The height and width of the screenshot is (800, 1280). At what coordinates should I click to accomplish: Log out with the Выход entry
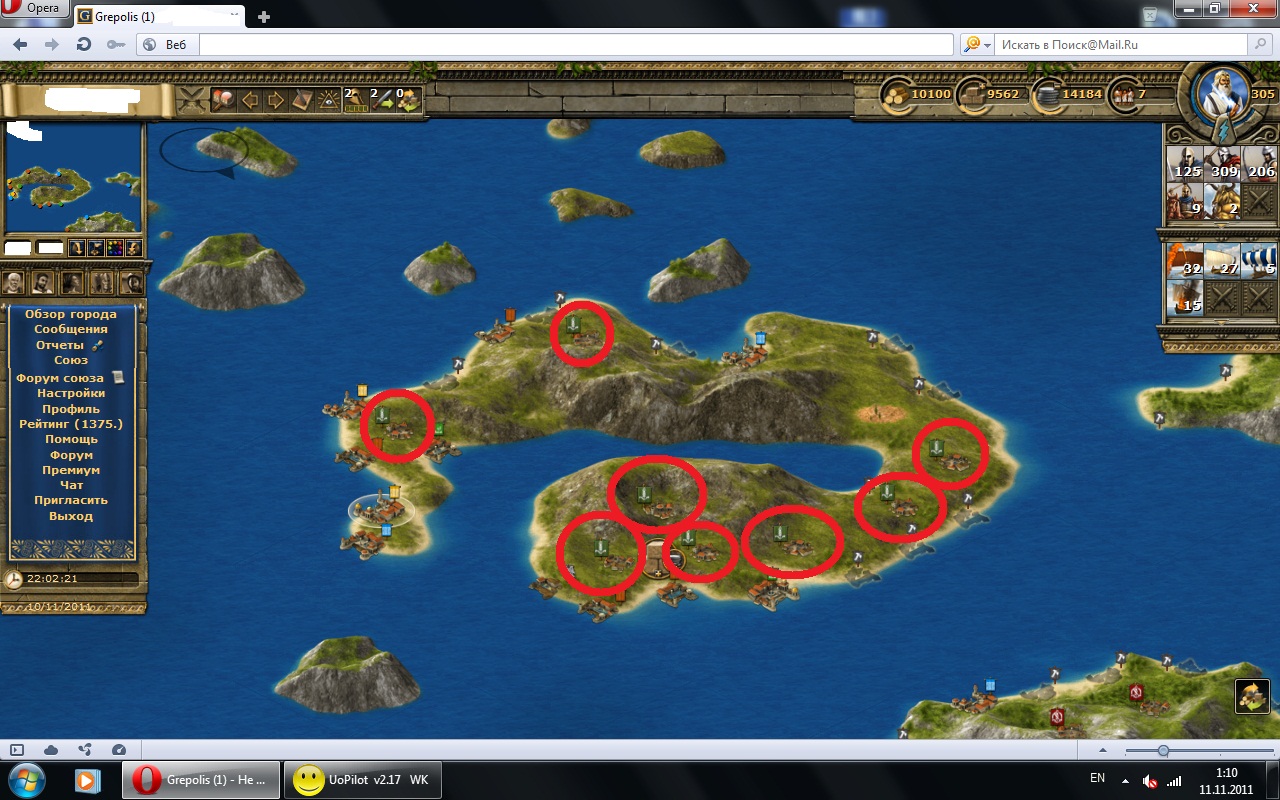pyautogui.click(x=70, y=516)
